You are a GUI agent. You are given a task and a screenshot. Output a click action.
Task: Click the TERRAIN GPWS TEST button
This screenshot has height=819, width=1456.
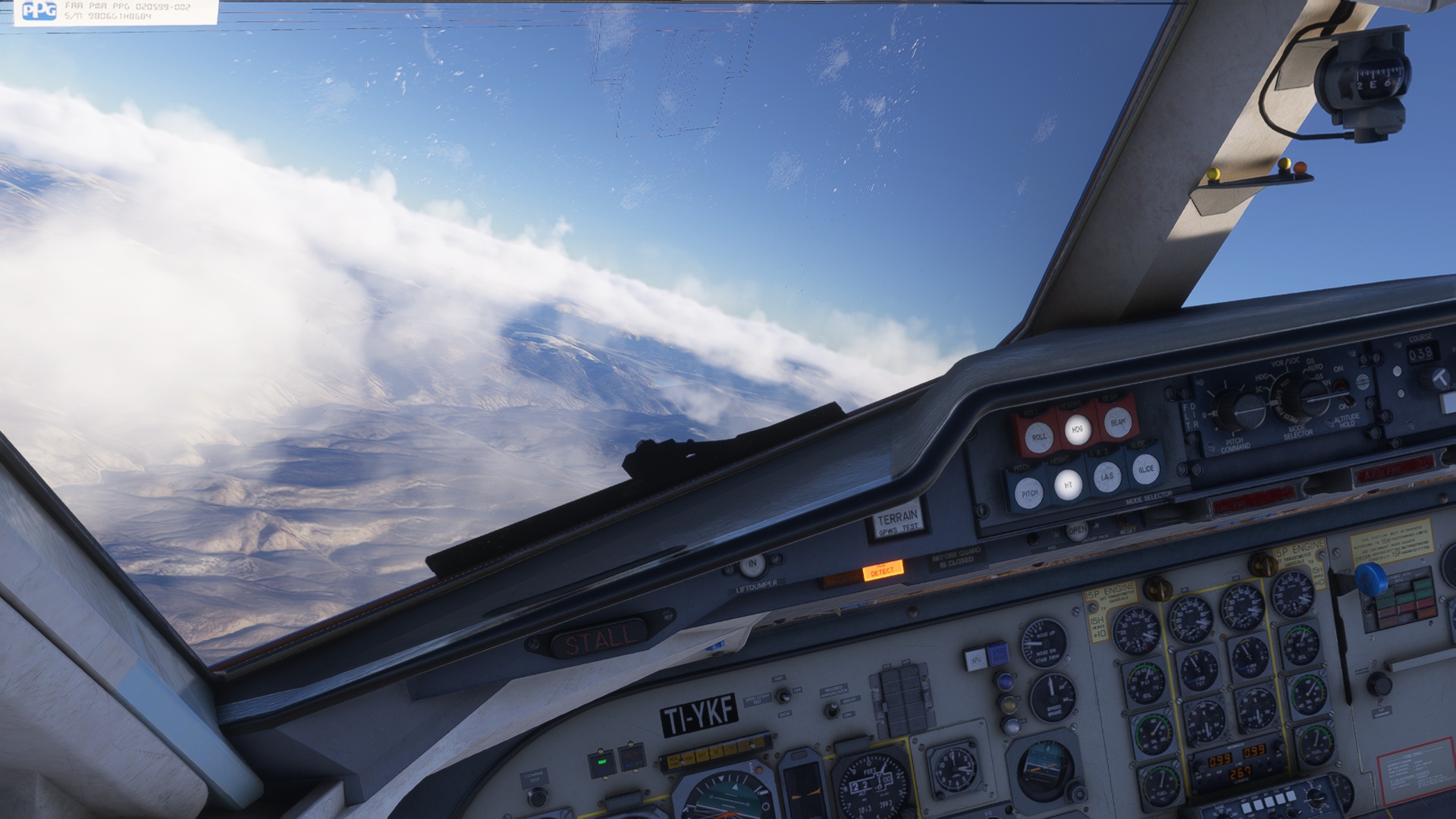coord(897,521)
